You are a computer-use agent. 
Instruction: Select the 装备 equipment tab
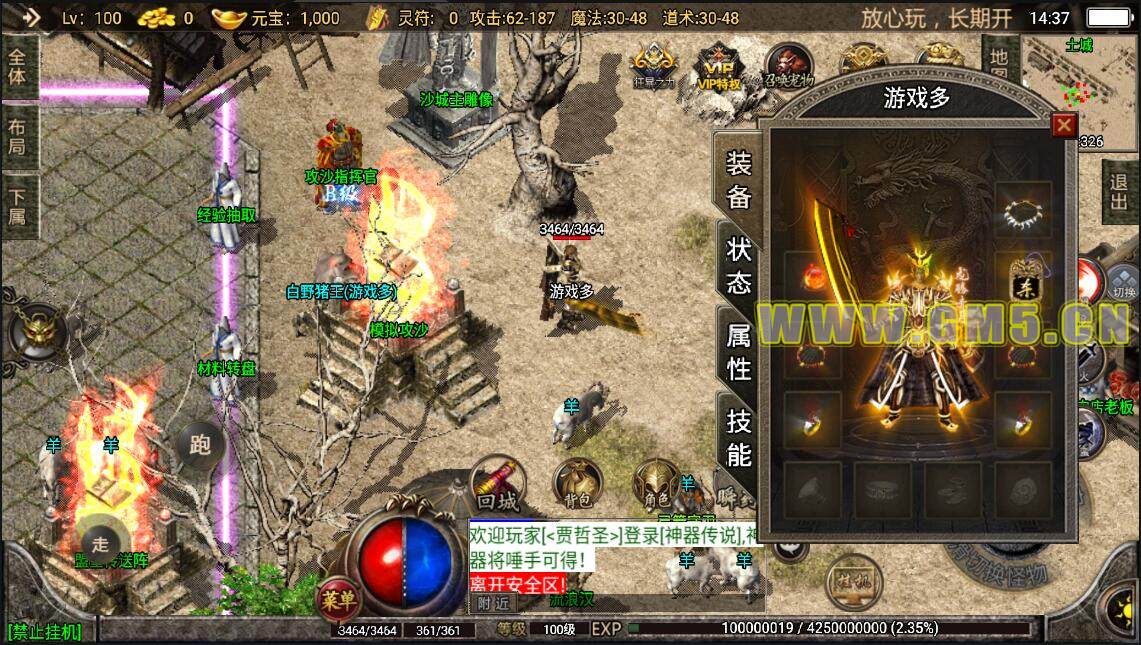click(x=738, y=179)
